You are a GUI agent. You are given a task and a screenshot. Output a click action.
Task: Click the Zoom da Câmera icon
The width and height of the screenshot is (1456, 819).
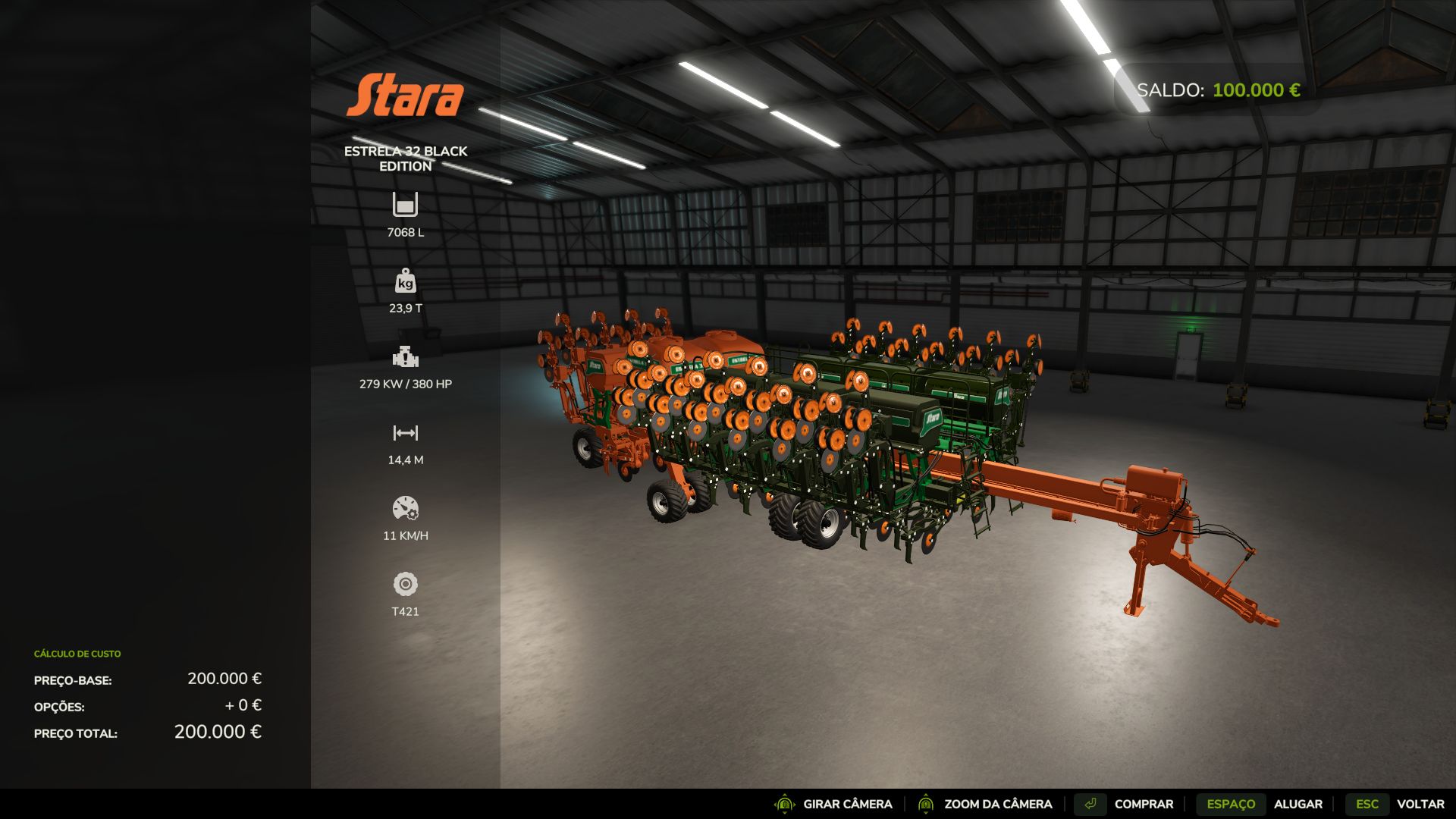[x=927, y=804]
